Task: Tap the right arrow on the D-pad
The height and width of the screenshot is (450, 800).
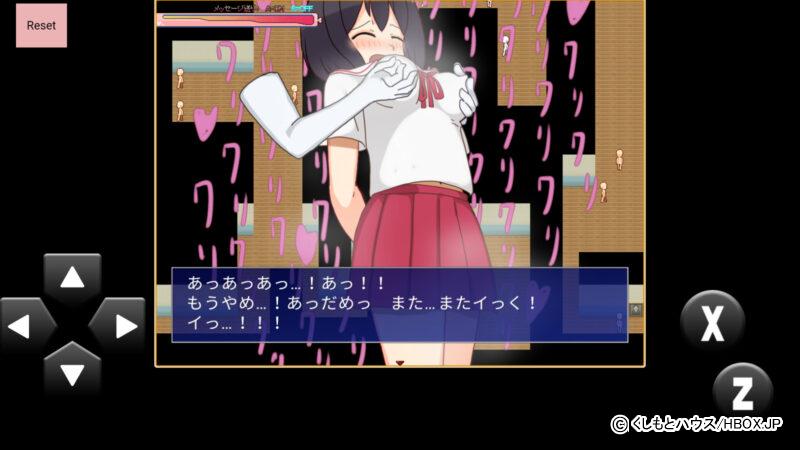Action: 118,326
